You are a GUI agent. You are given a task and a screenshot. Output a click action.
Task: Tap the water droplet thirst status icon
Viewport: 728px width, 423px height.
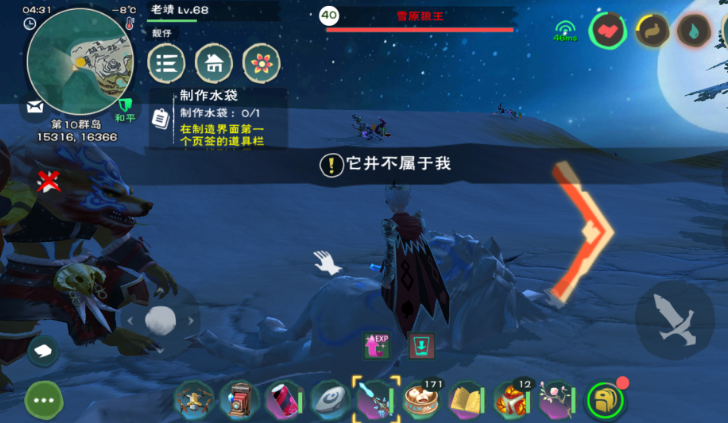691,30
